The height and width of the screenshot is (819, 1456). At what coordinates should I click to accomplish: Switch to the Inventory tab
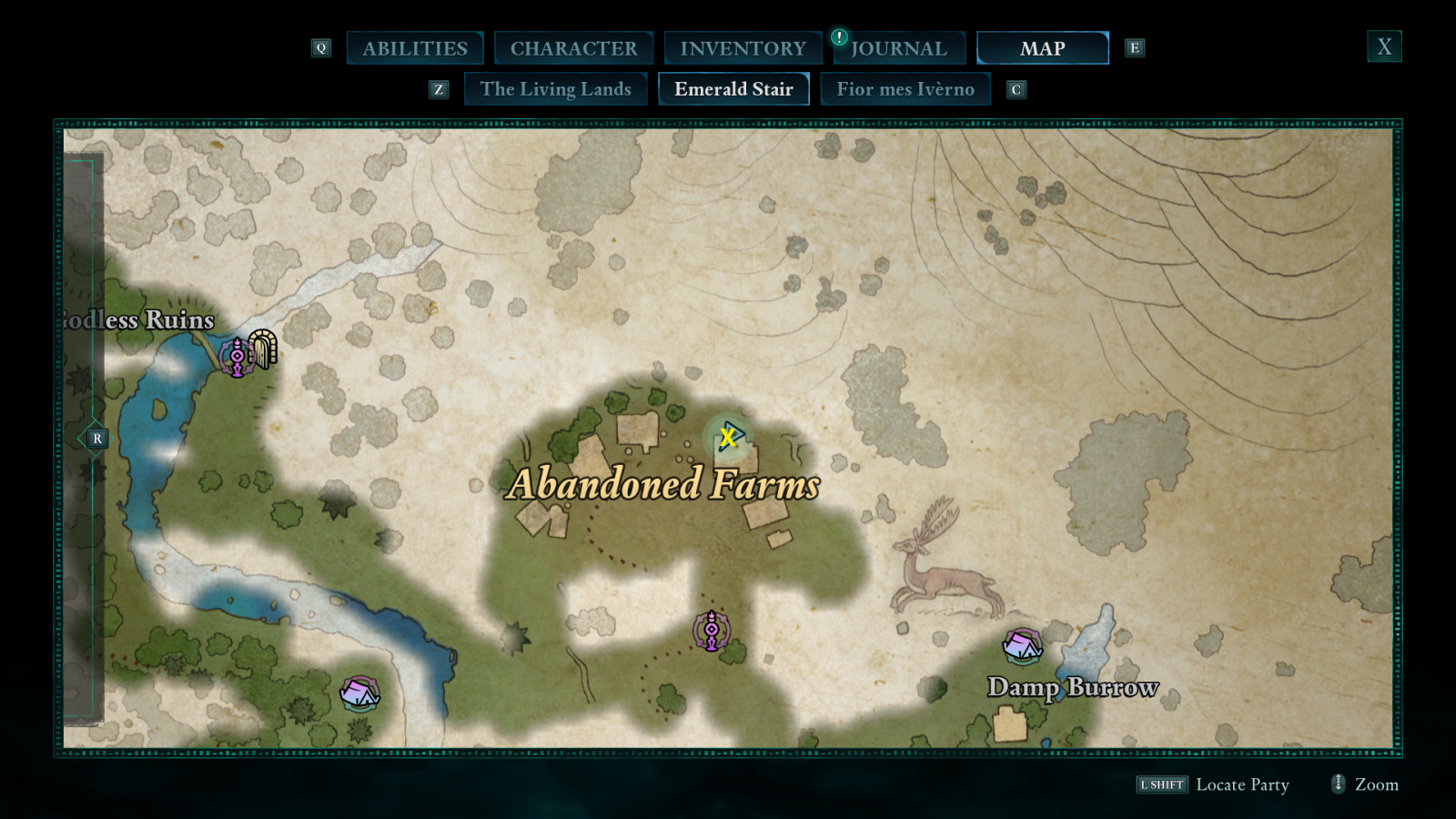[742, 47]
